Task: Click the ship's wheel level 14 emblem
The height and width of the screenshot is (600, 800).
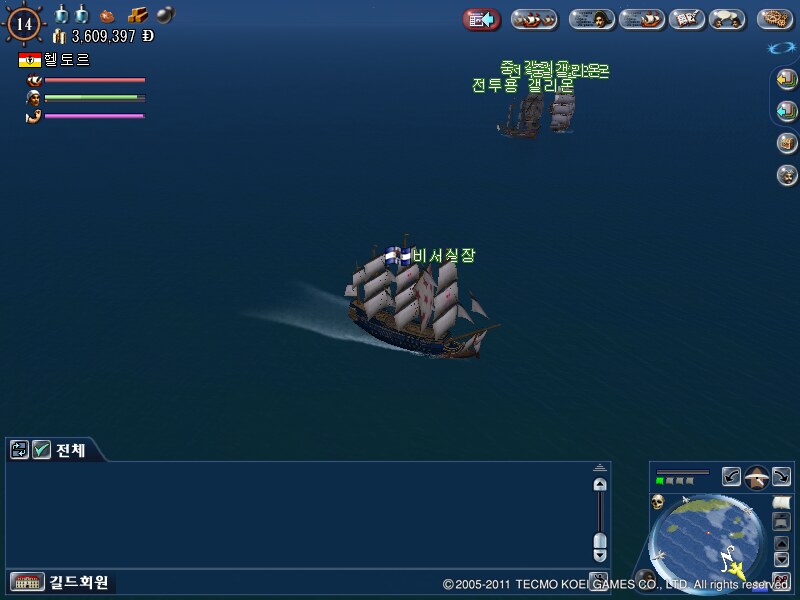Action: click(x=23, y=23)
